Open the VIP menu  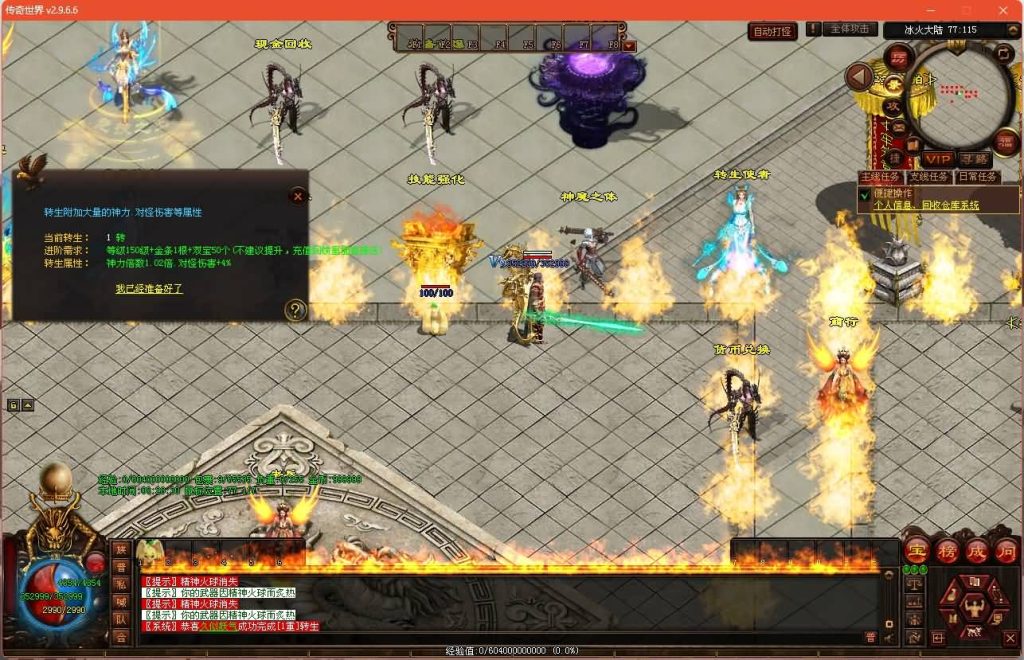pos(938,159)
